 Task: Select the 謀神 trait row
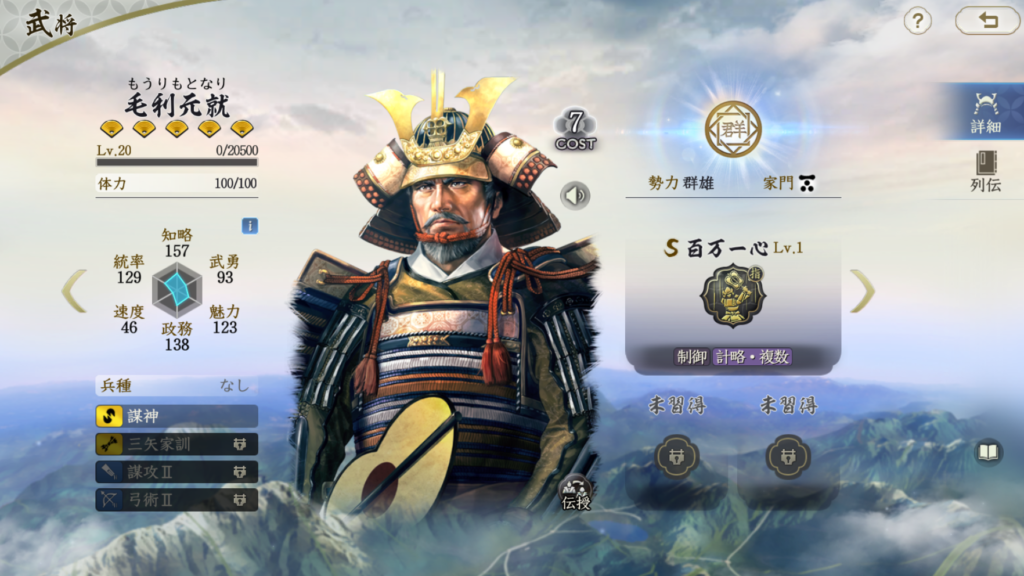[x=177, y=416]
